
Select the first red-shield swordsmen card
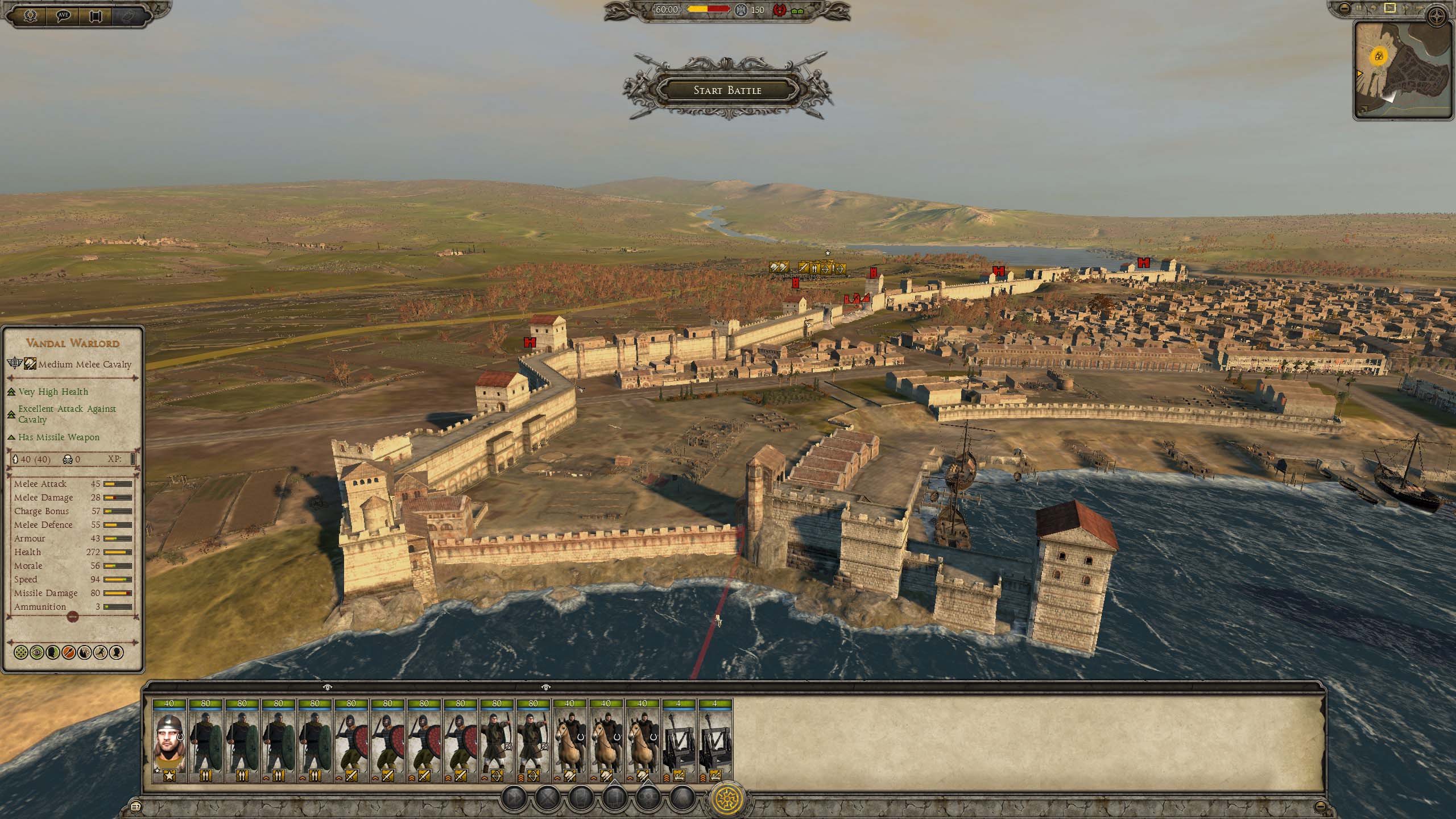351,741
